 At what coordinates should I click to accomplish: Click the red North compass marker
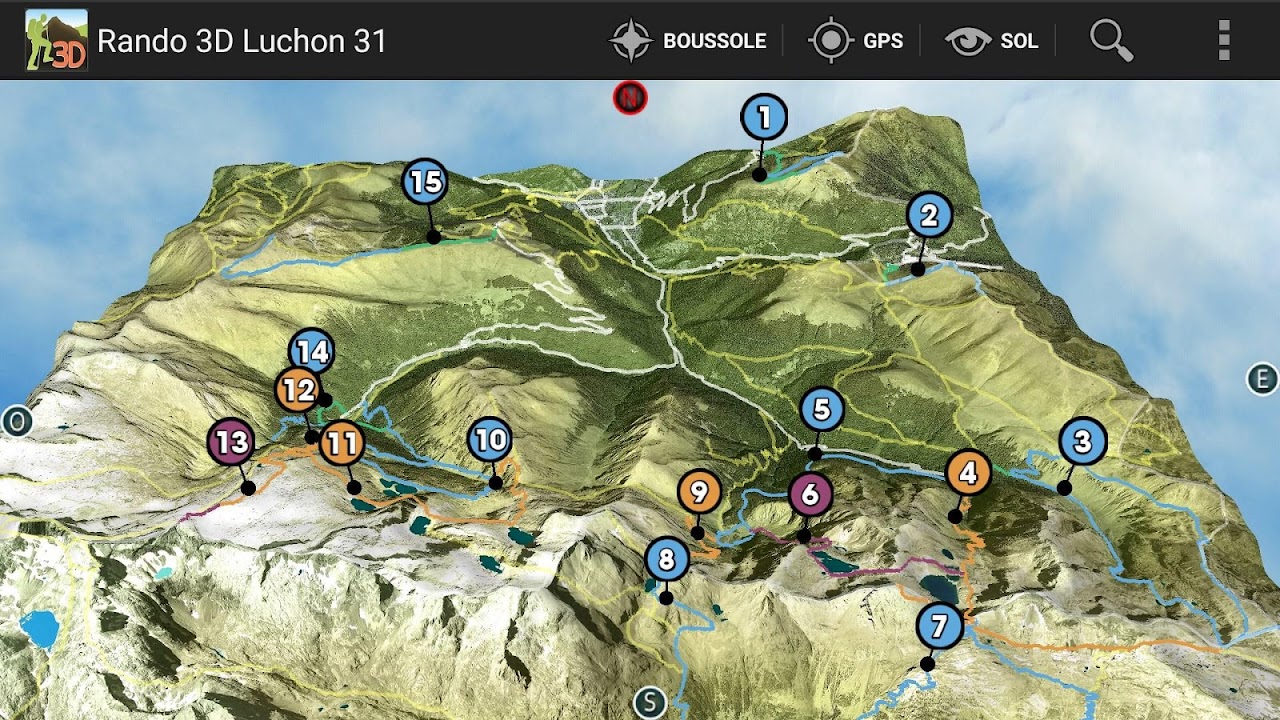[630, 98]
